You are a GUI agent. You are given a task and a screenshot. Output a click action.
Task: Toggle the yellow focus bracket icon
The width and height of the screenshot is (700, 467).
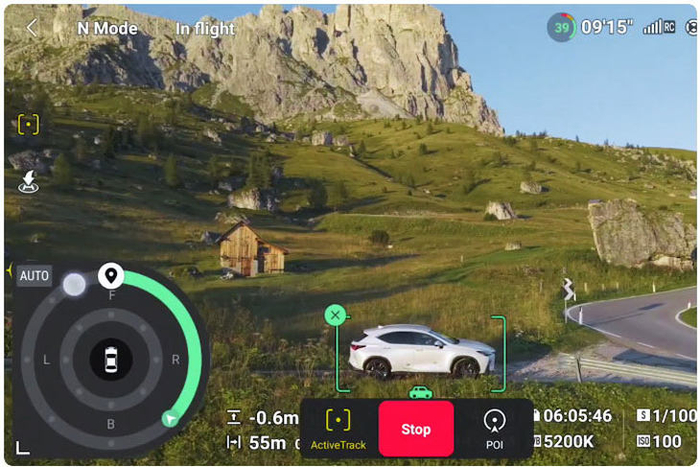(28, 125)
